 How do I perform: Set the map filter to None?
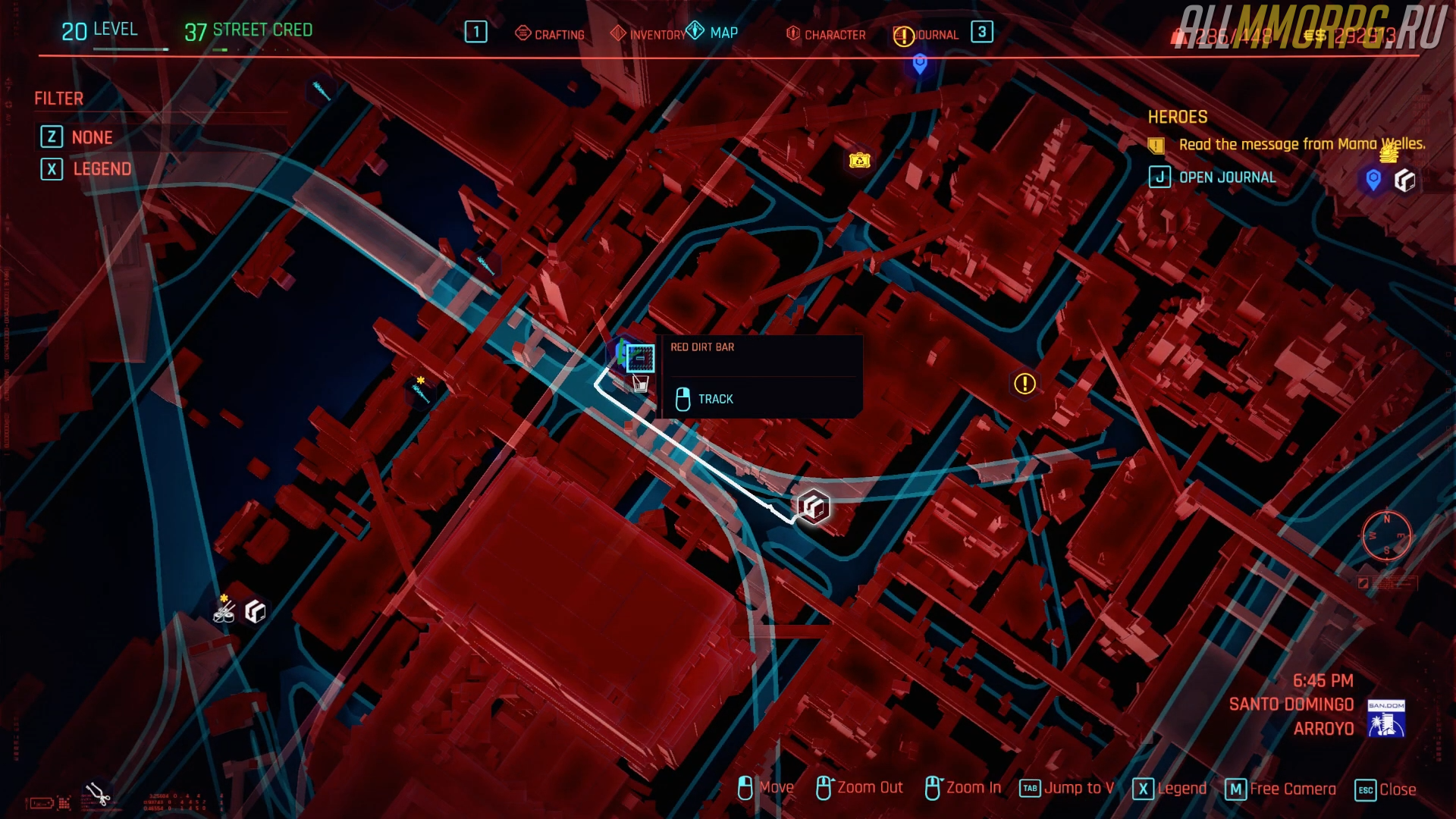[x=77, y=137]
